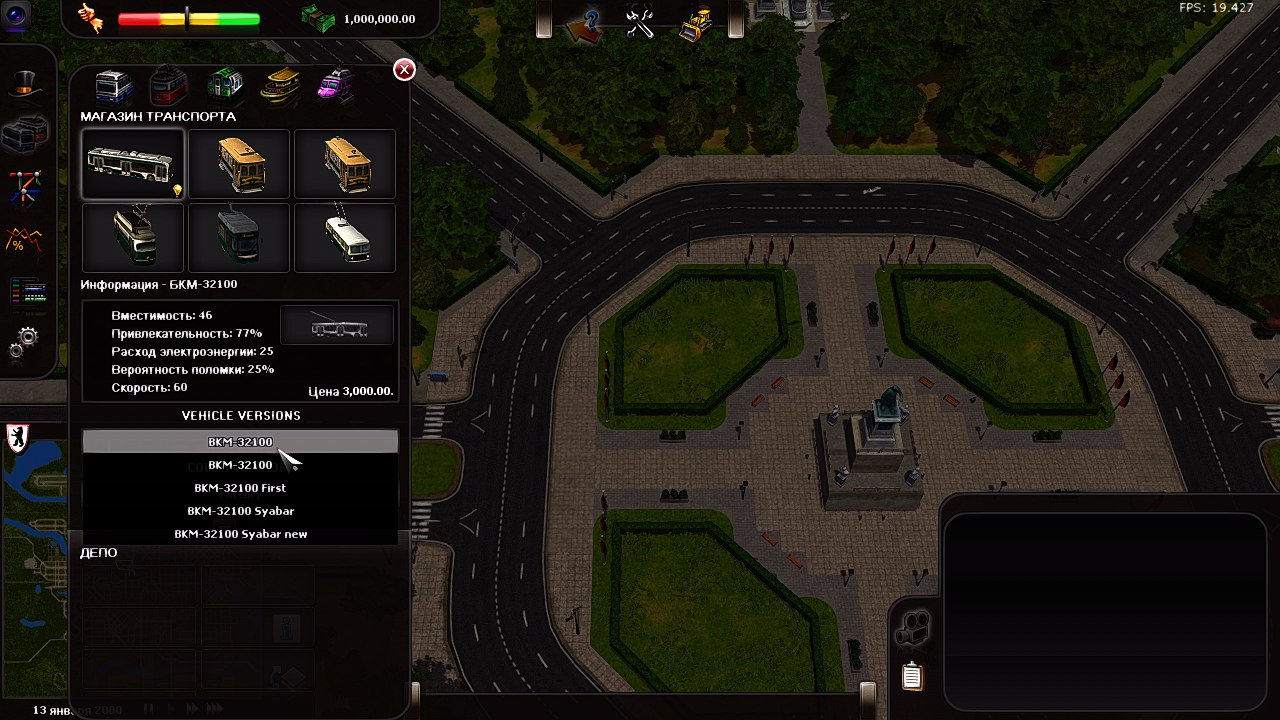Open the percent statistics chart icon

point(24,240)
